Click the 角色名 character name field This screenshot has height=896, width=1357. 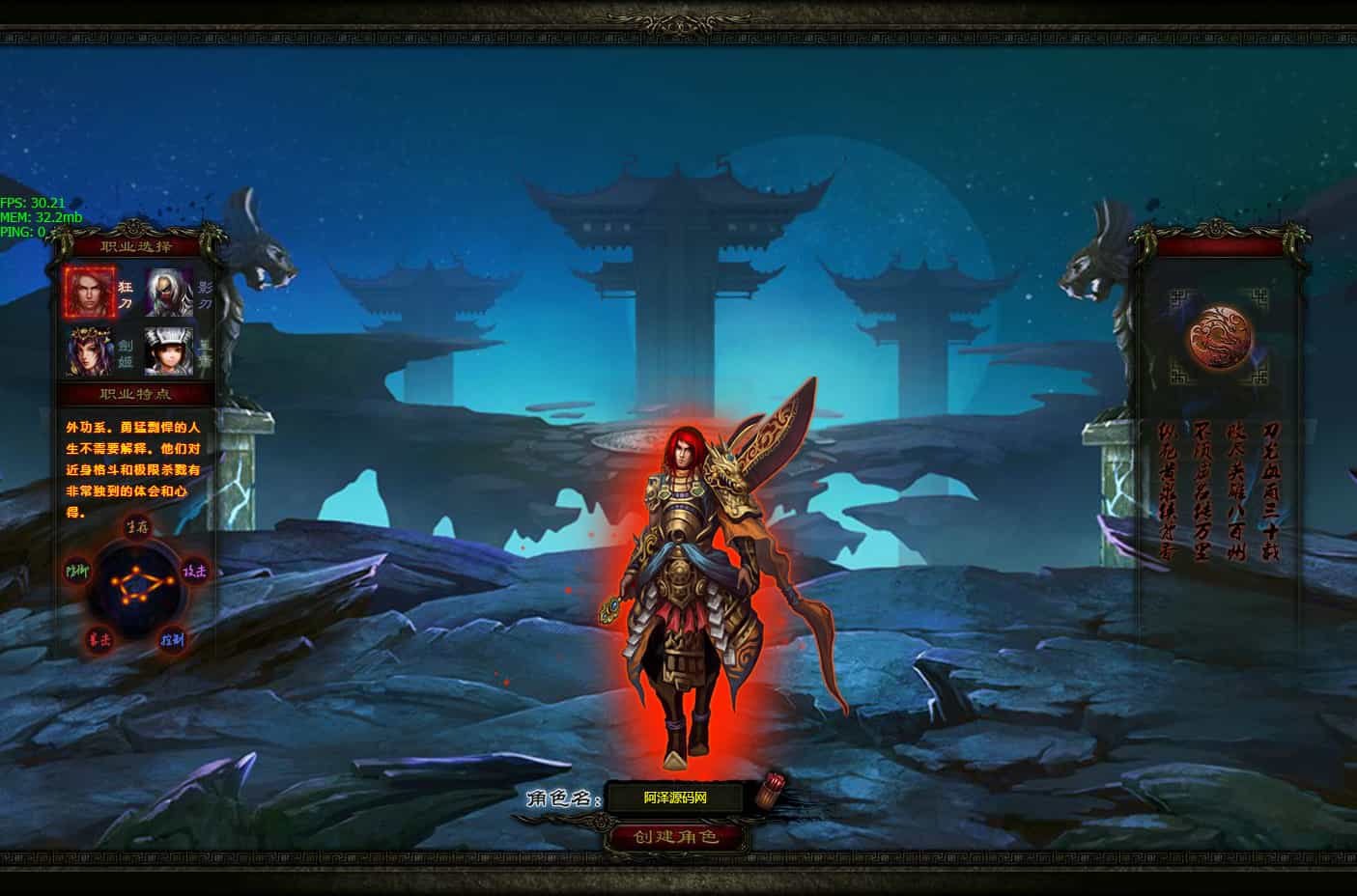click(x=676, y=798)
